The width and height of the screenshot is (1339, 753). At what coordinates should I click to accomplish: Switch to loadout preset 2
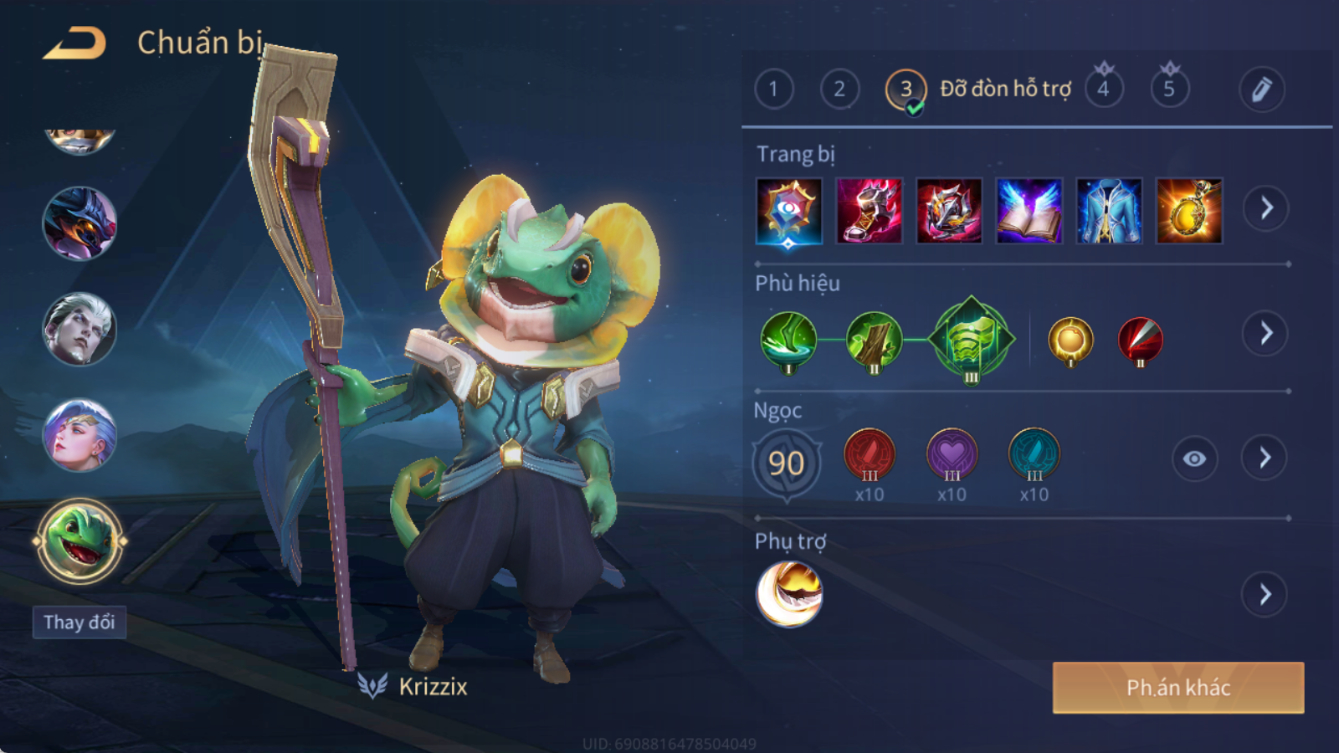839,90
